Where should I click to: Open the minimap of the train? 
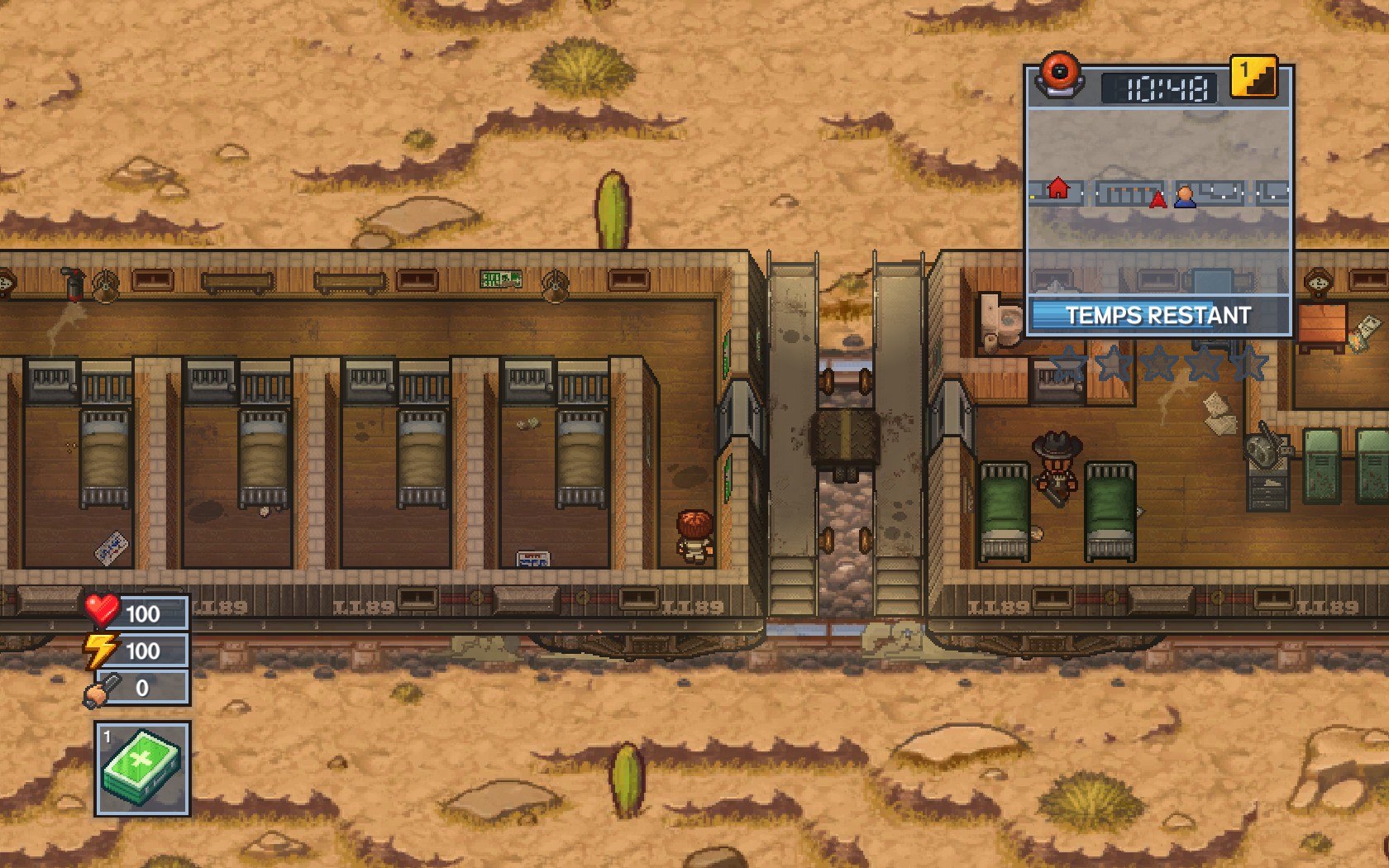(x=1157, y=201)
